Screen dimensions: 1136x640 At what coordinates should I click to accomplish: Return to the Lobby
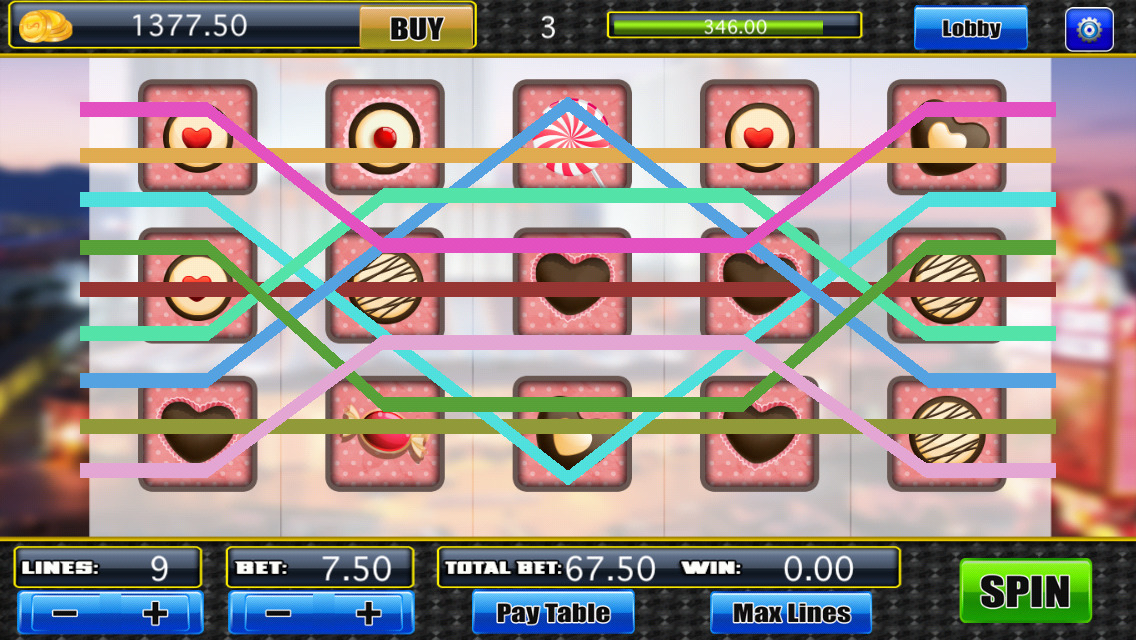970,28
